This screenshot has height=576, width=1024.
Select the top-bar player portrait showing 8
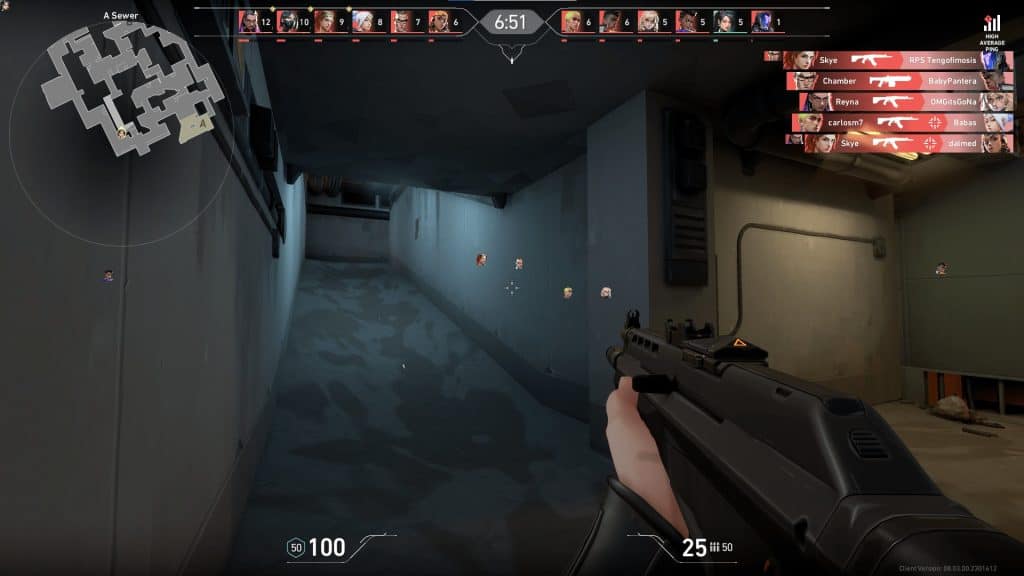362,21
